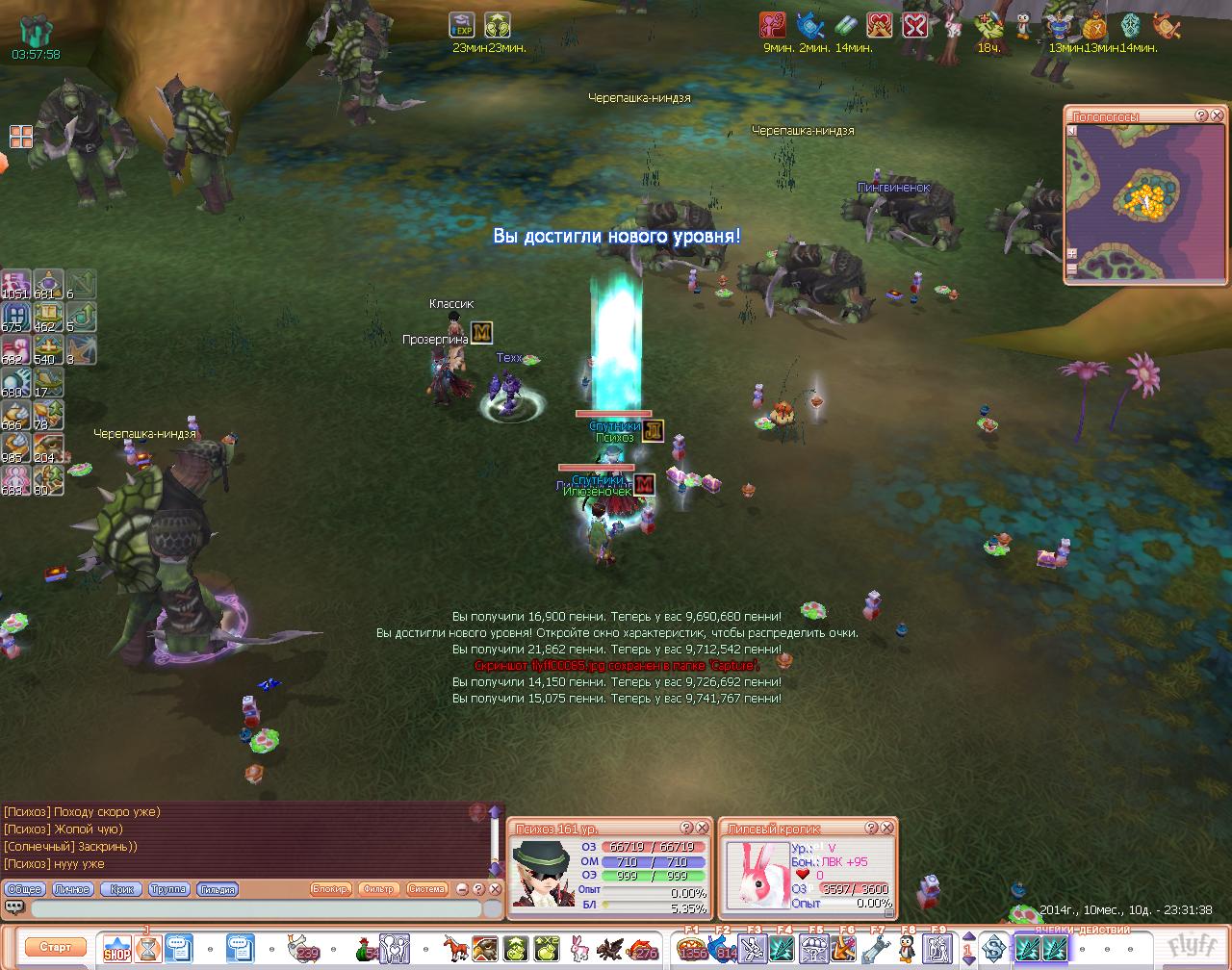Viewport: 1232px width, 970px height.
Task: Open help for the character status window
Action: click(x=686, y=828)
